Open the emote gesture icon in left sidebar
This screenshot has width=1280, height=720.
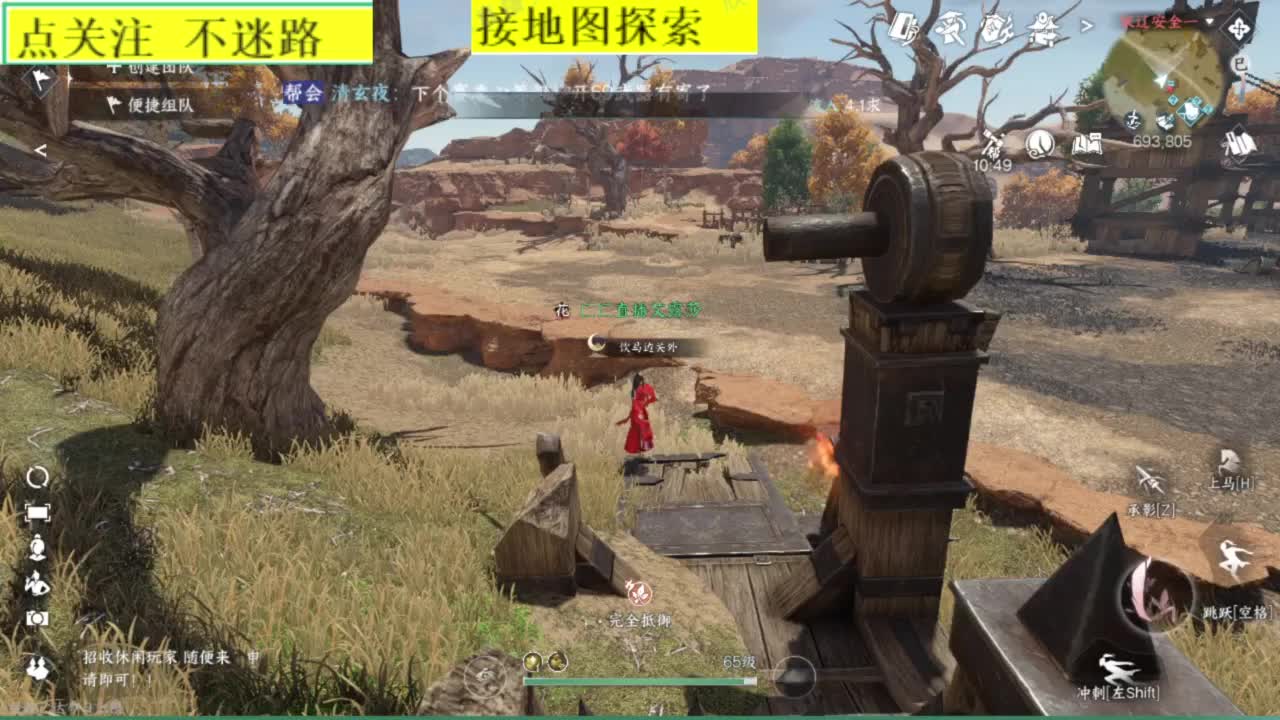pyautogui.click(x=39, y=585)
